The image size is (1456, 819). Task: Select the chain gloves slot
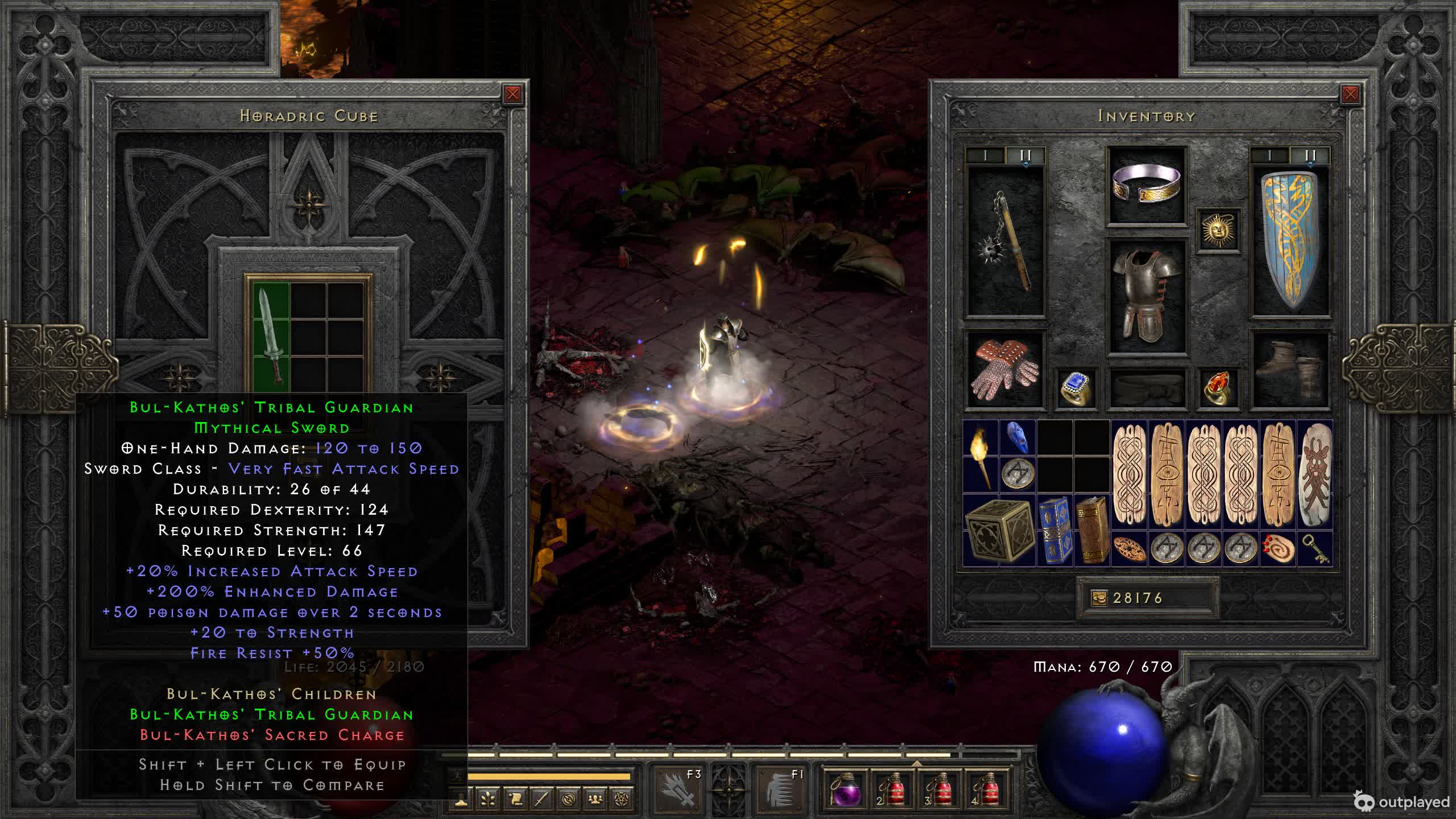[1006, 370]
